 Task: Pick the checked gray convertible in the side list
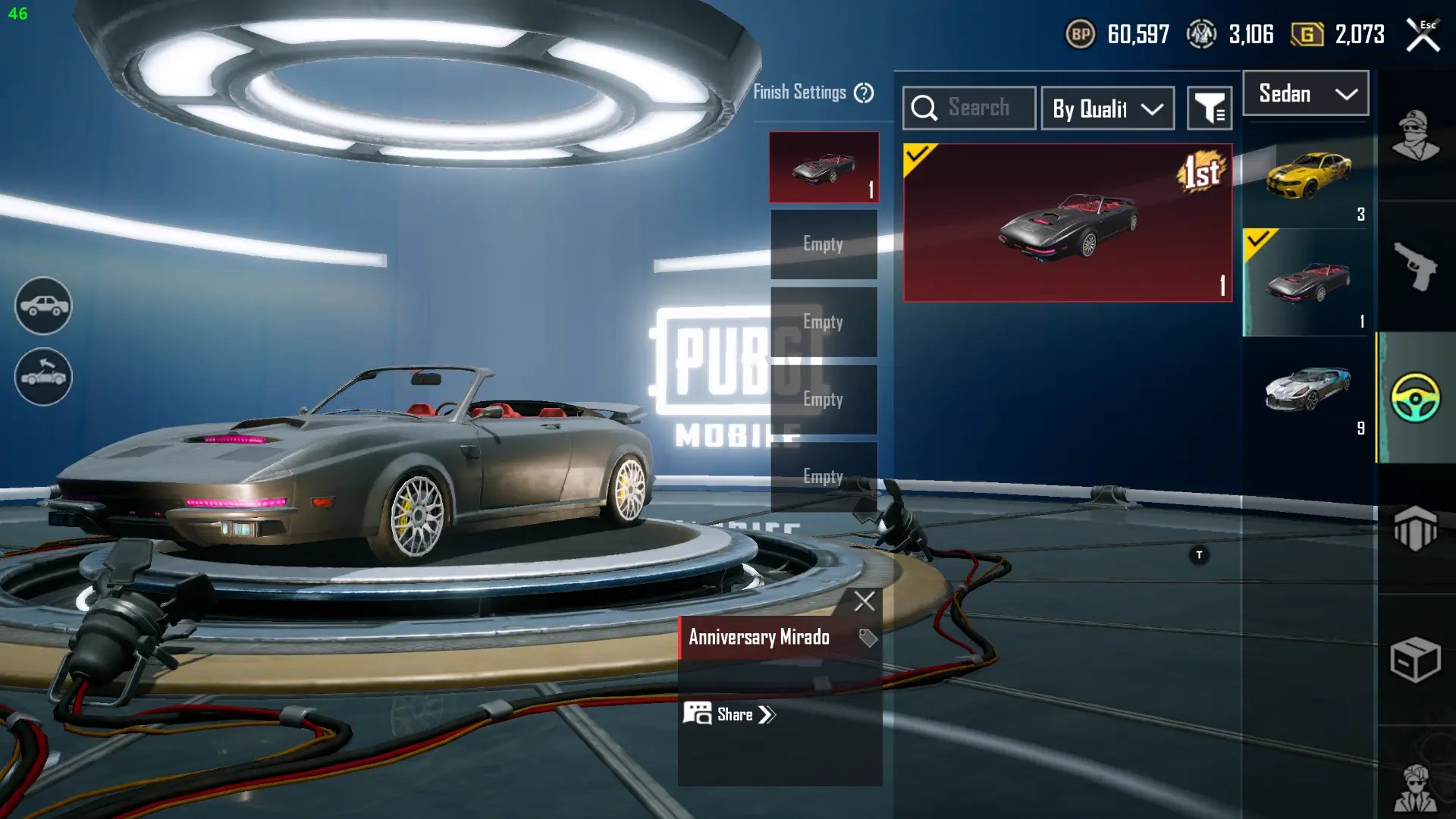pyautogui.click(x=1307, y=283)
